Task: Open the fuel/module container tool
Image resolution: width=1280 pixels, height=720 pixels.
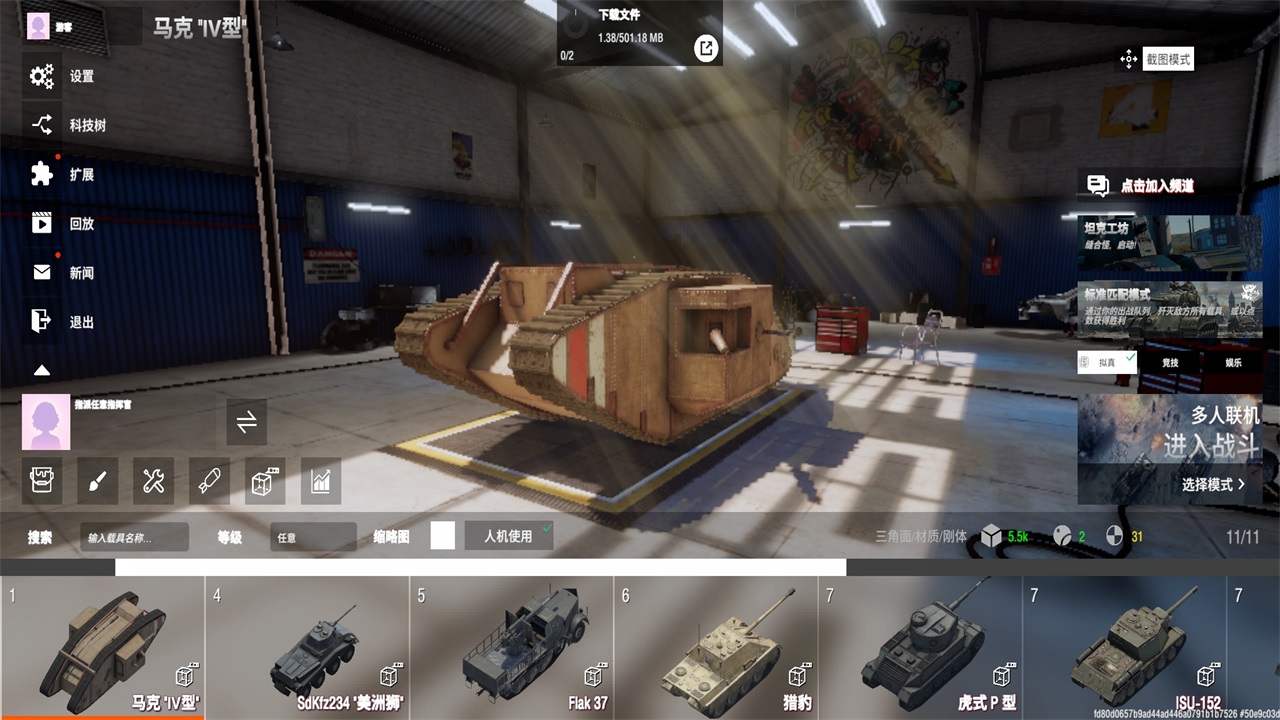Action: [x=265, y=480]
